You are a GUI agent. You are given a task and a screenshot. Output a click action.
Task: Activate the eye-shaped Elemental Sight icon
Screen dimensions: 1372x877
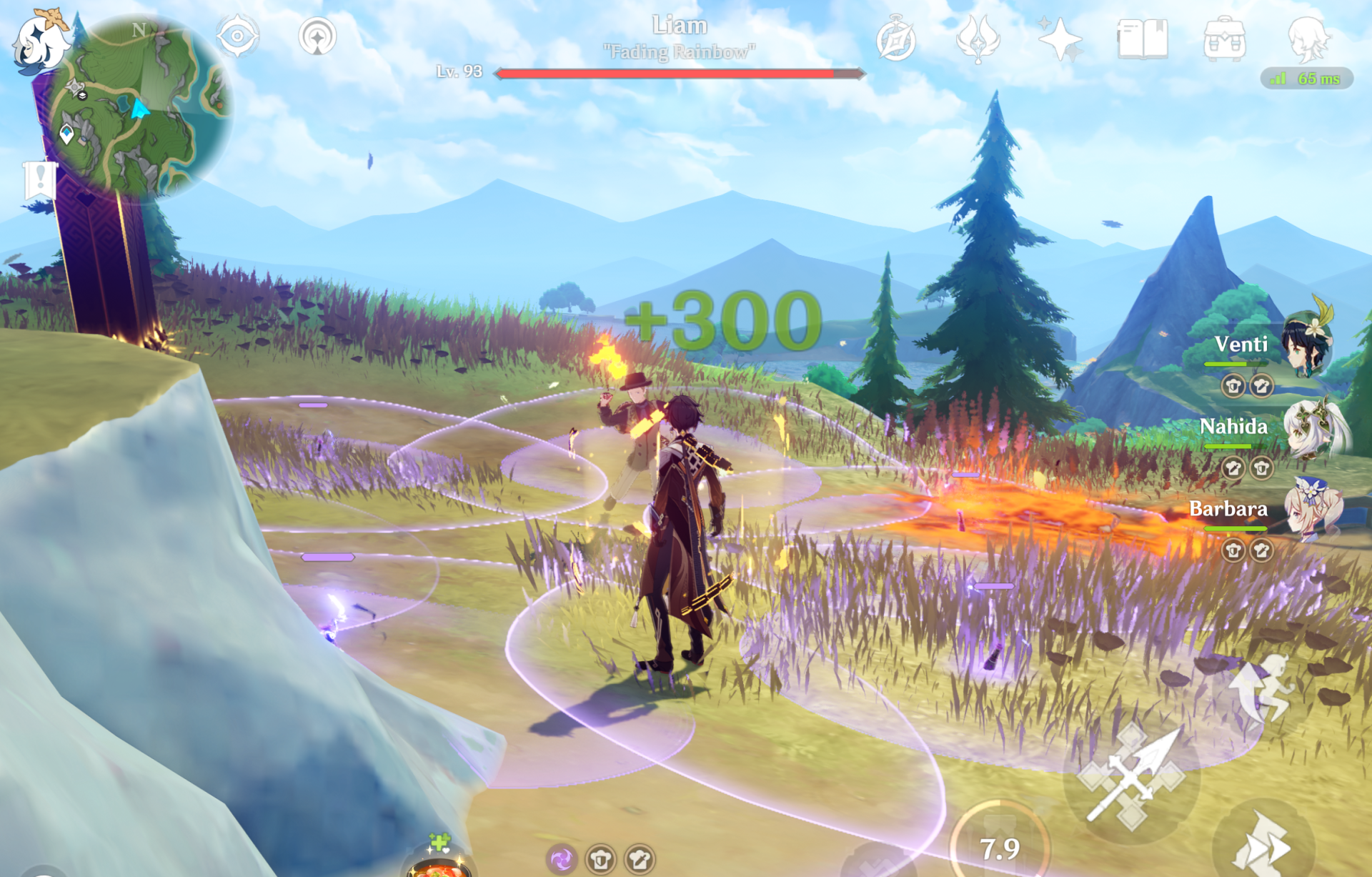click(x=237, y=36)
